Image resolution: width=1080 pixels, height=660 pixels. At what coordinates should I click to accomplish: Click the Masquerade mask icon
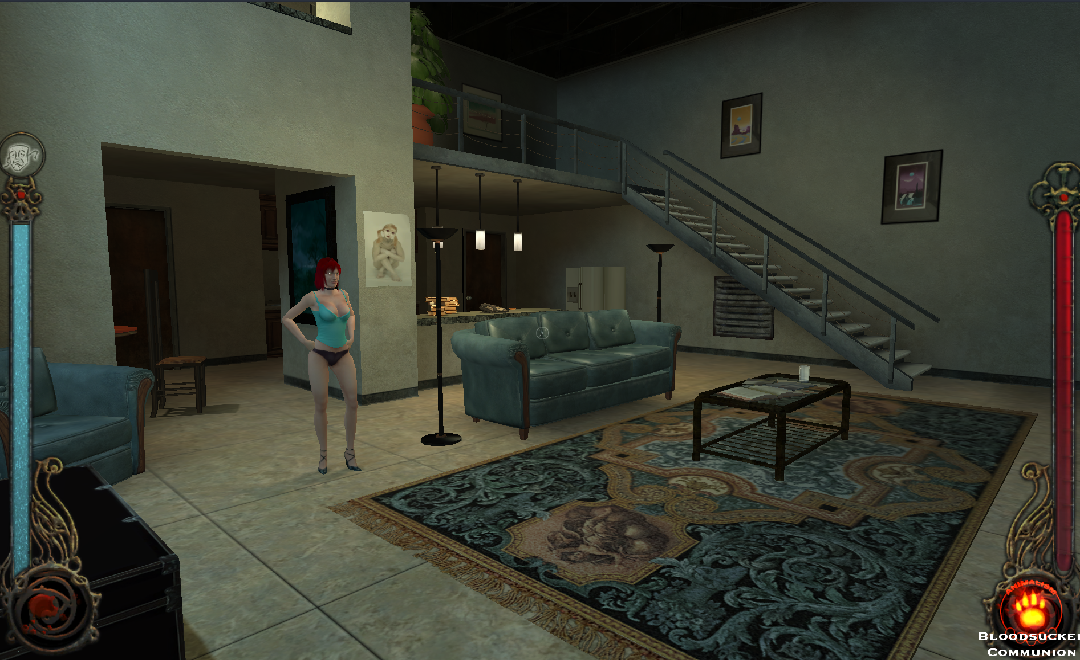pos(20,155)
